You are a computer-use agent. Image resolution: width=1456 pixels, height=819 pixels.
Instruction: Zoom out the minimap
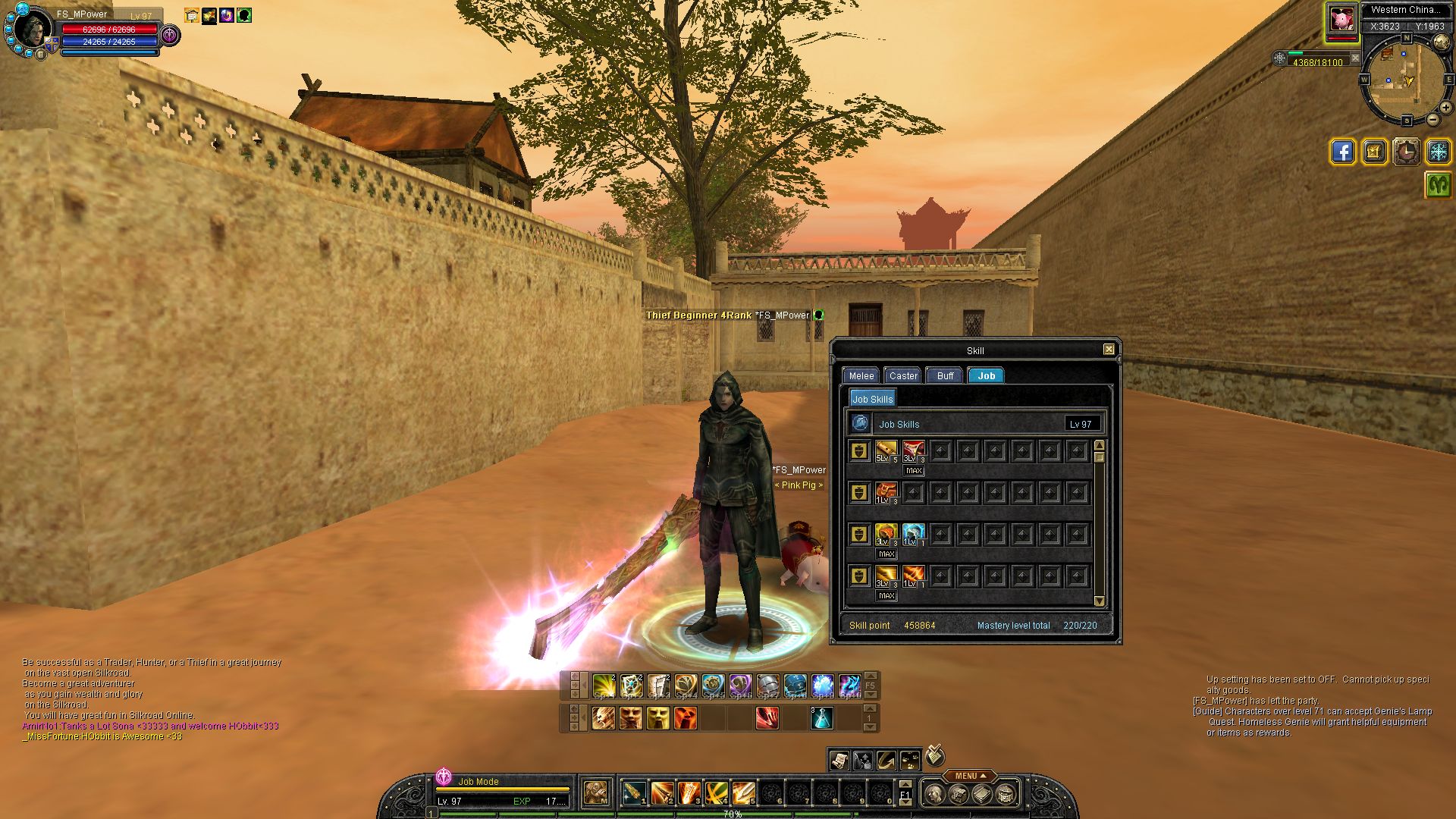1432,120
